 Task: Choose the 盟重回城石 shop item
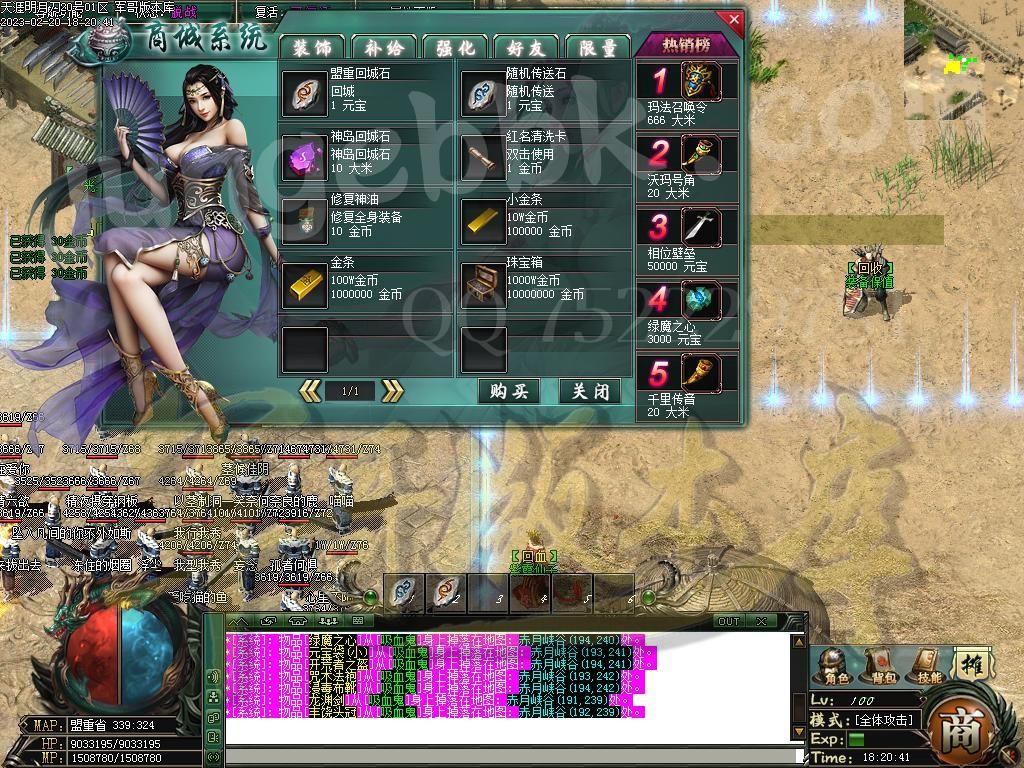tap(304, 93)
